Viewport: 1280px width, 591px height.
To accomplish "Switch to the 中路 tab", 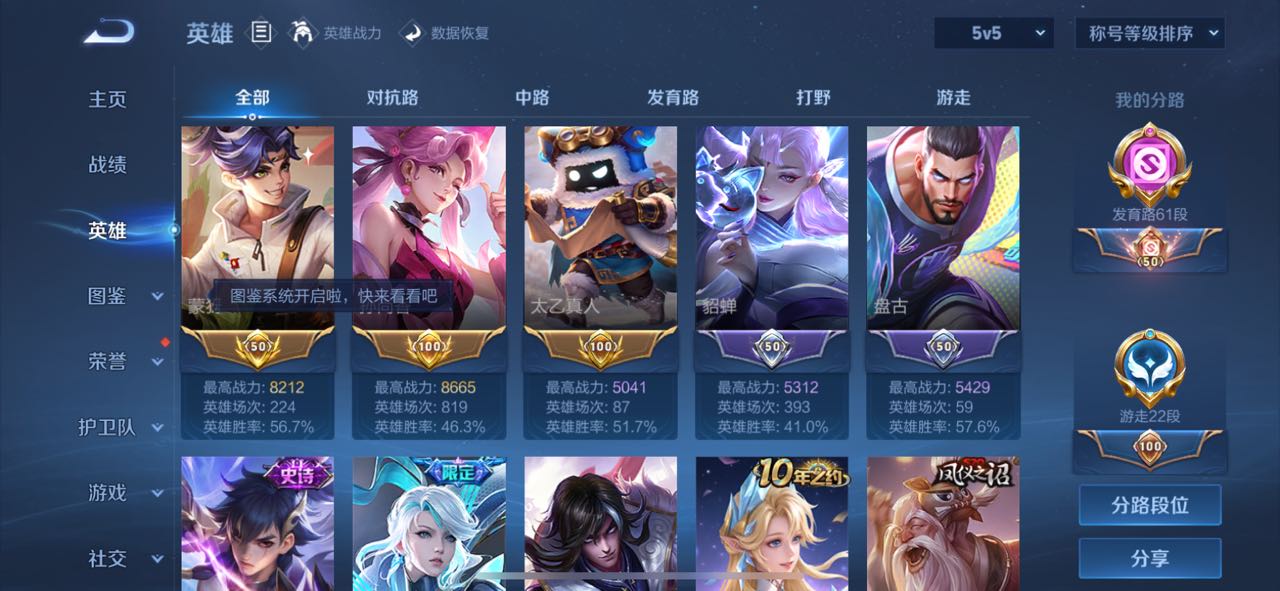I will coord(532,97).
